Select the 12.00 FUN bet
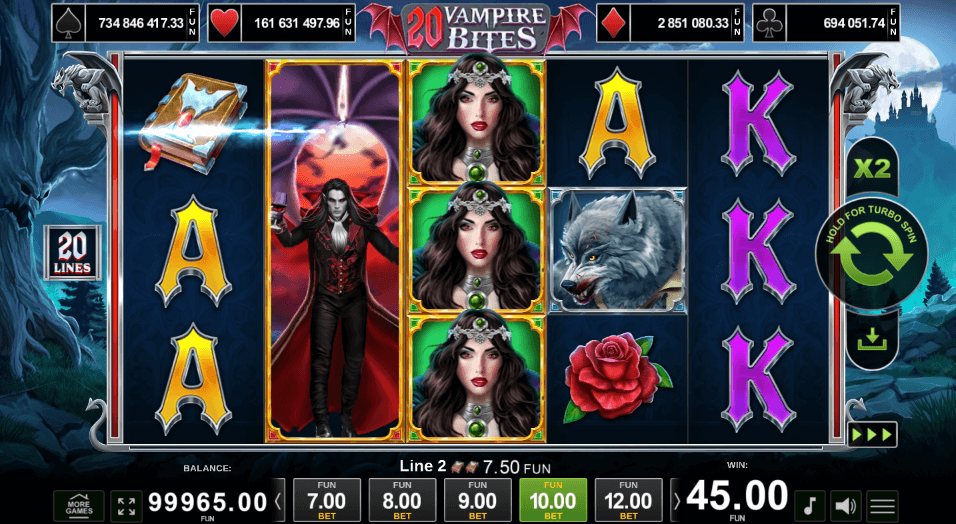The image size is (956, 524). point(628,500)
